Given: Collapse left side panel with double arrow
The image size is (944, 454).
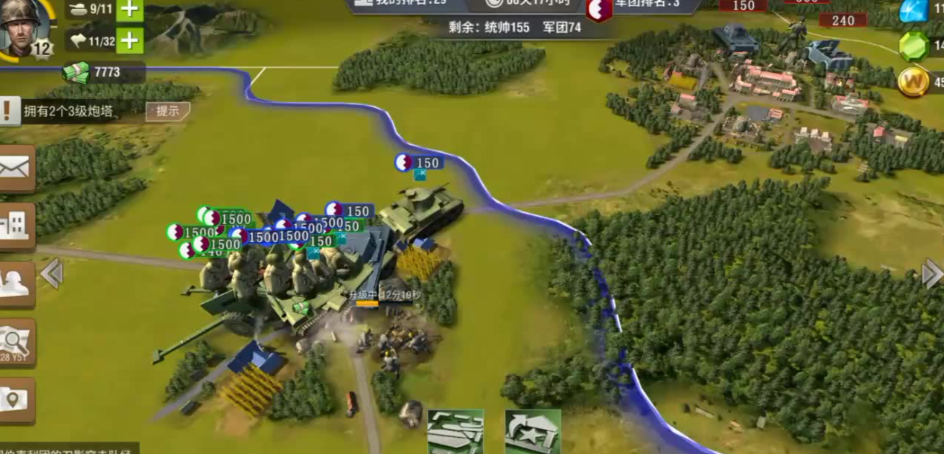Looking at the screenshot, I should (52, 273).
